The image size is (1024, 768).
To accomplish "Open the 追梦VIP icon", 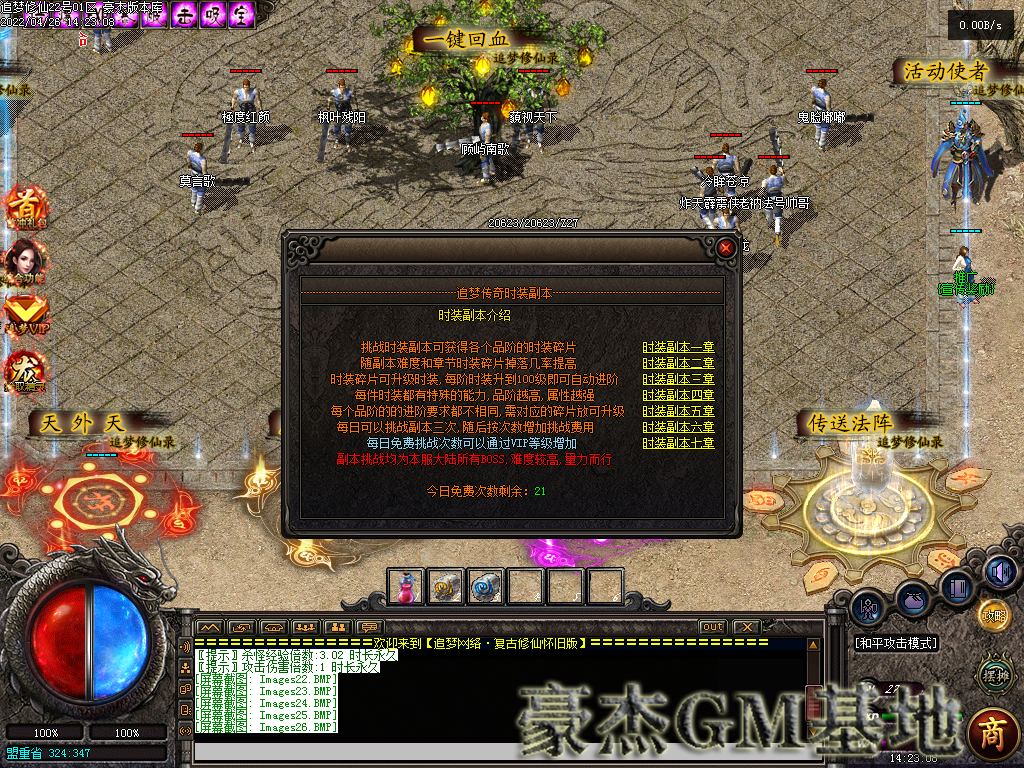I will [25, 312].
